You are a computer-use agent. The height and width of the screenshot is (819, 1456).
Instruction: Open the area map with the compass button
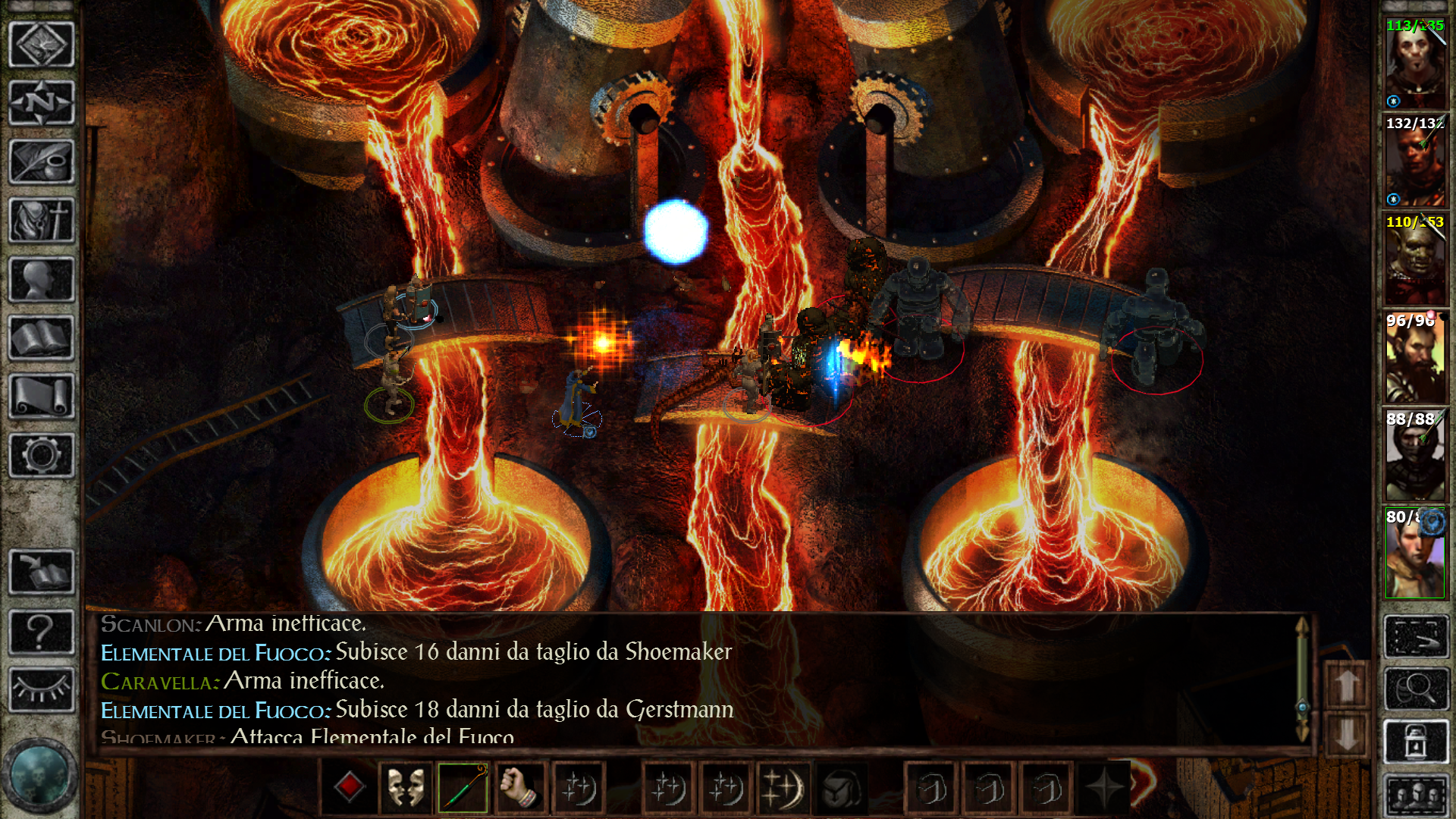pyautogui.click(x=41, y=102)
